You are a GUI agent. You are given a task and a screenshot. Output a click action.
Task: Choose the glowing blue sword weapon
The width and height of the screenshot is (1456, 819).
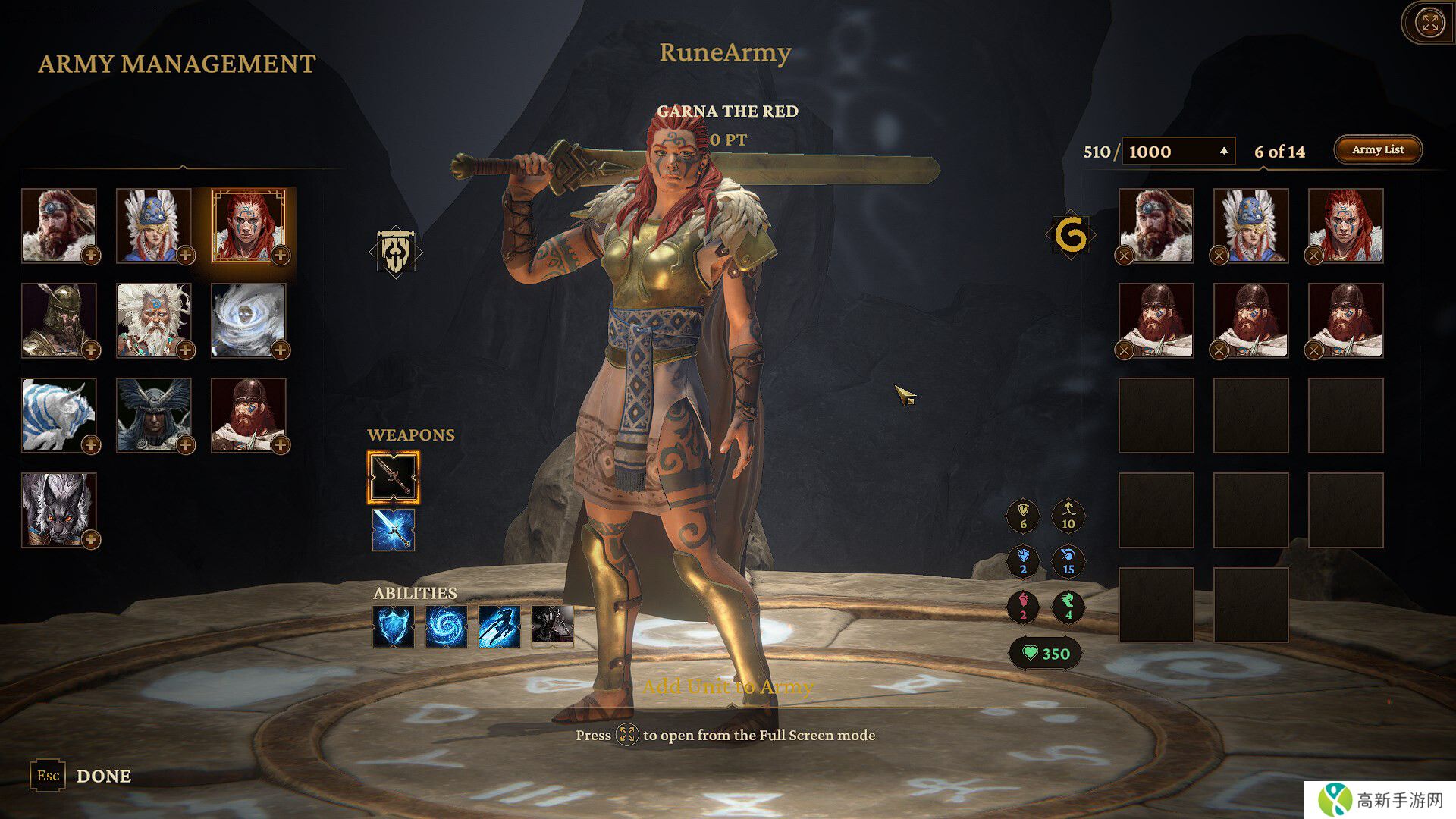(394, 529)
